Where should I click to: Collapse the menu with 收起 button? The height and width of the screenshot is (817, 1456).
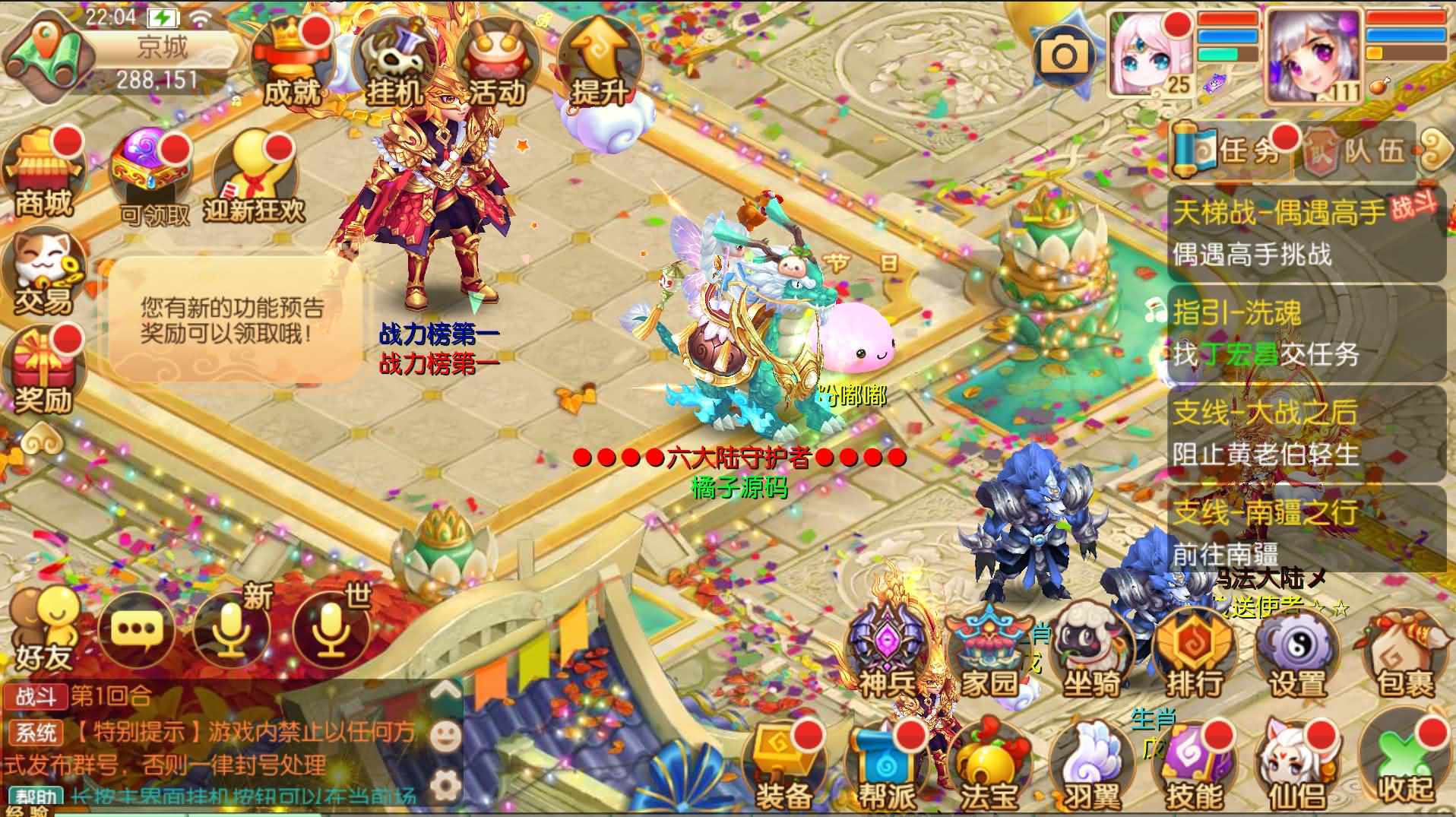(1404, 764)
